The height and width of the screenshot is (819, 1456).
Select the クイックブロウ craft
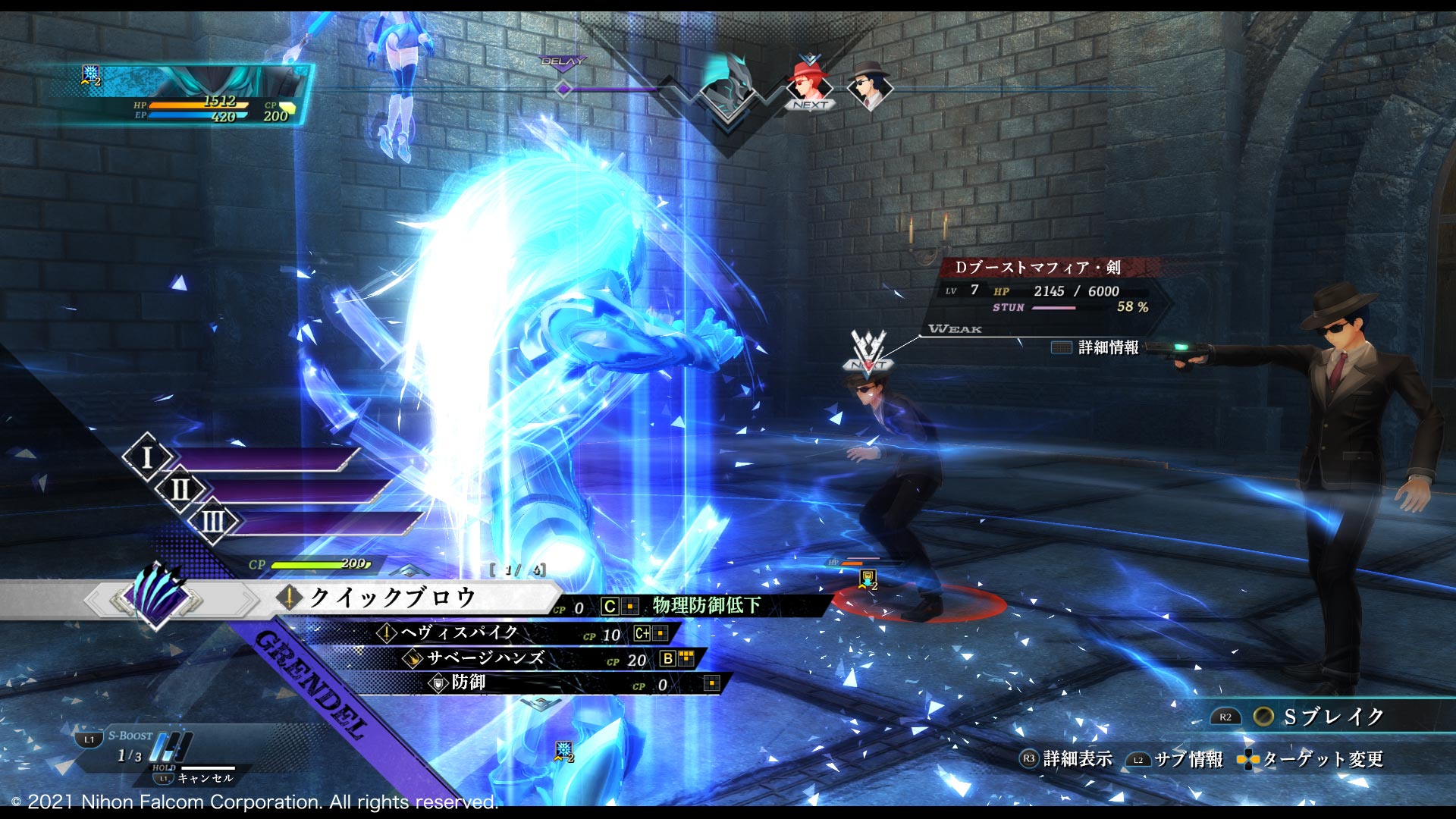(392, 598)
